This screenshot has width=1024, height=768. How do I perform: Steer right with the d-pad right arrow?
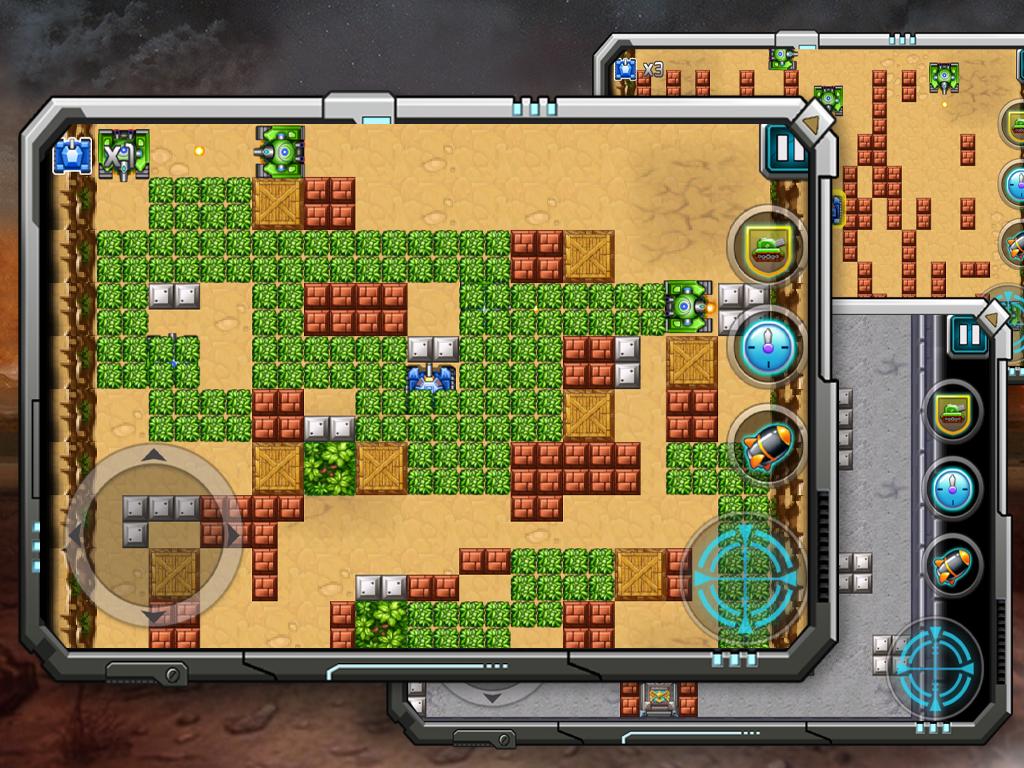tap(232, 534)
